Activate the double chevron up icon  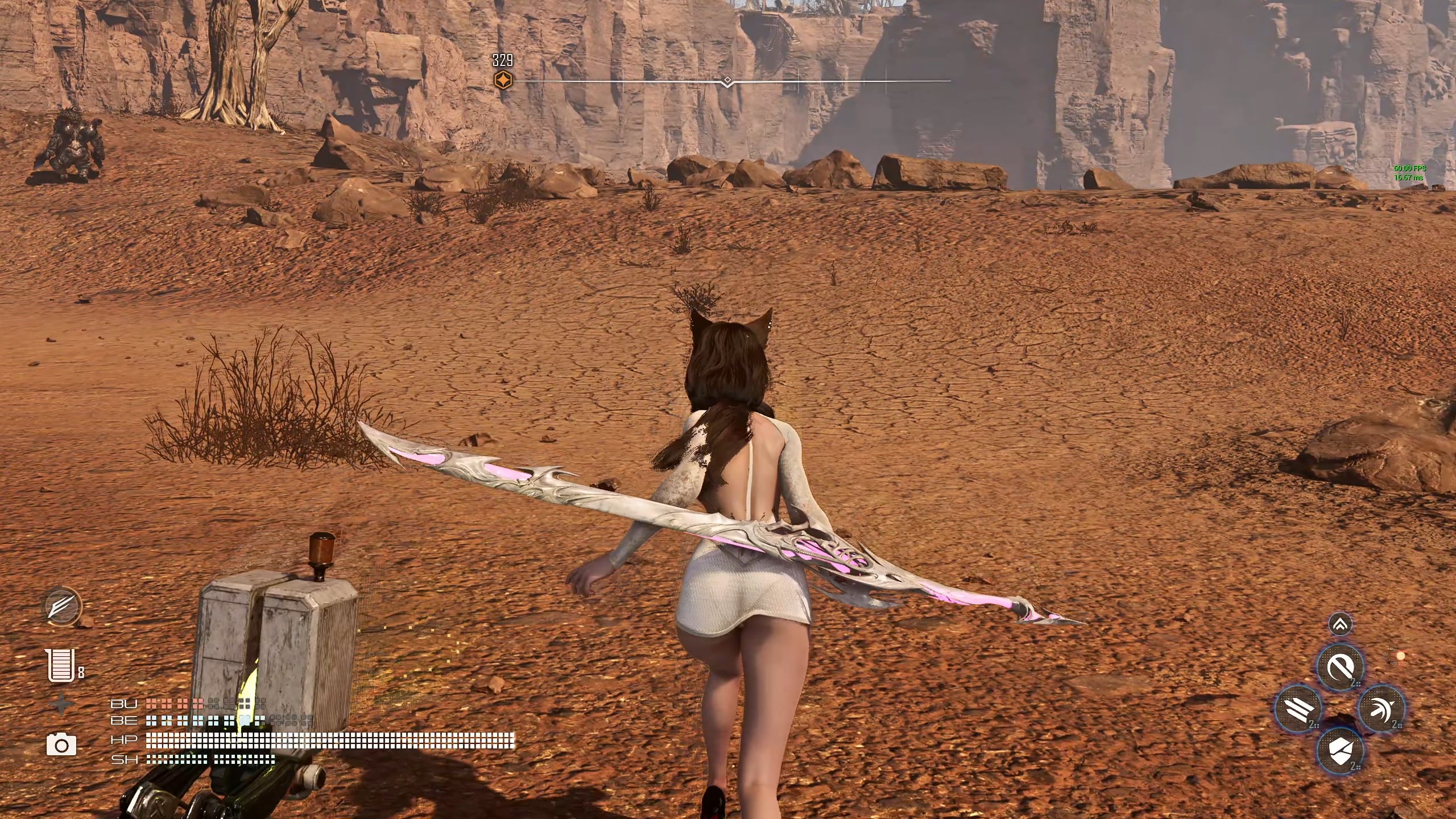[x=1339, y=625]
